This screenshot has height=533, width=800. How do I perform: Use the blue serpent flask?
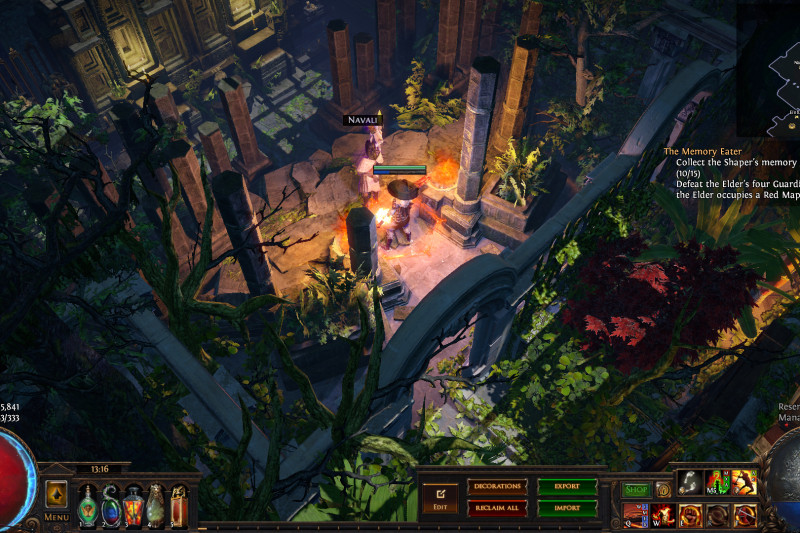tap(110, 505)
